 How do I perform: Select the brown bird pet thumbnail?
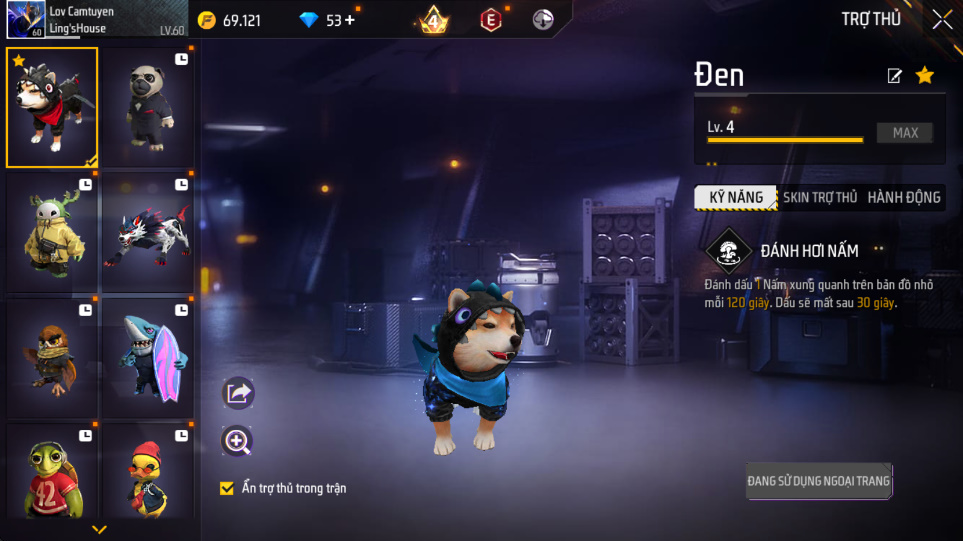52,357
